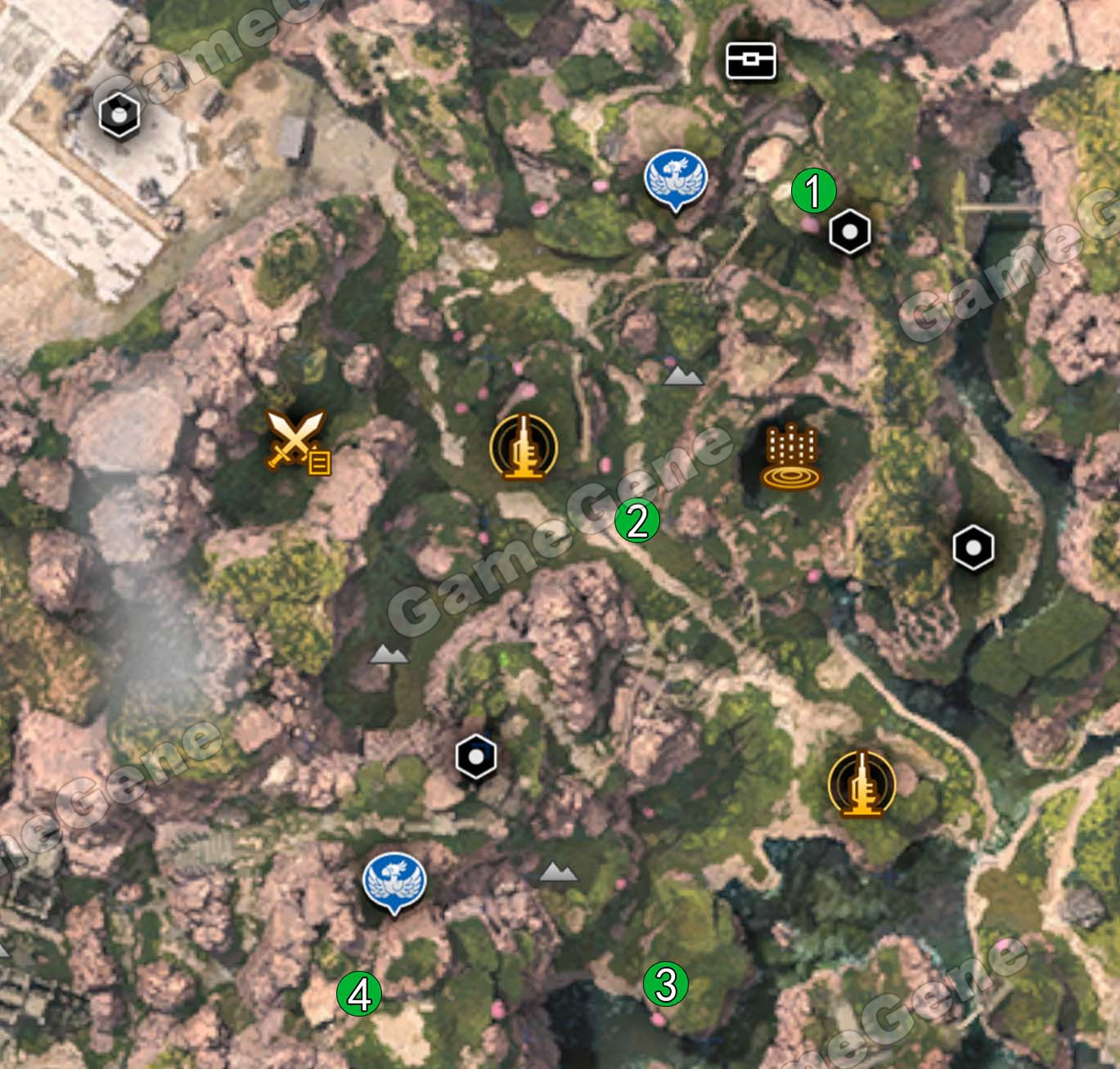The height and width of the screenshot is (1069, 1120).
Task: Pick the green number 4 marker
Action: tap(359, 995)
